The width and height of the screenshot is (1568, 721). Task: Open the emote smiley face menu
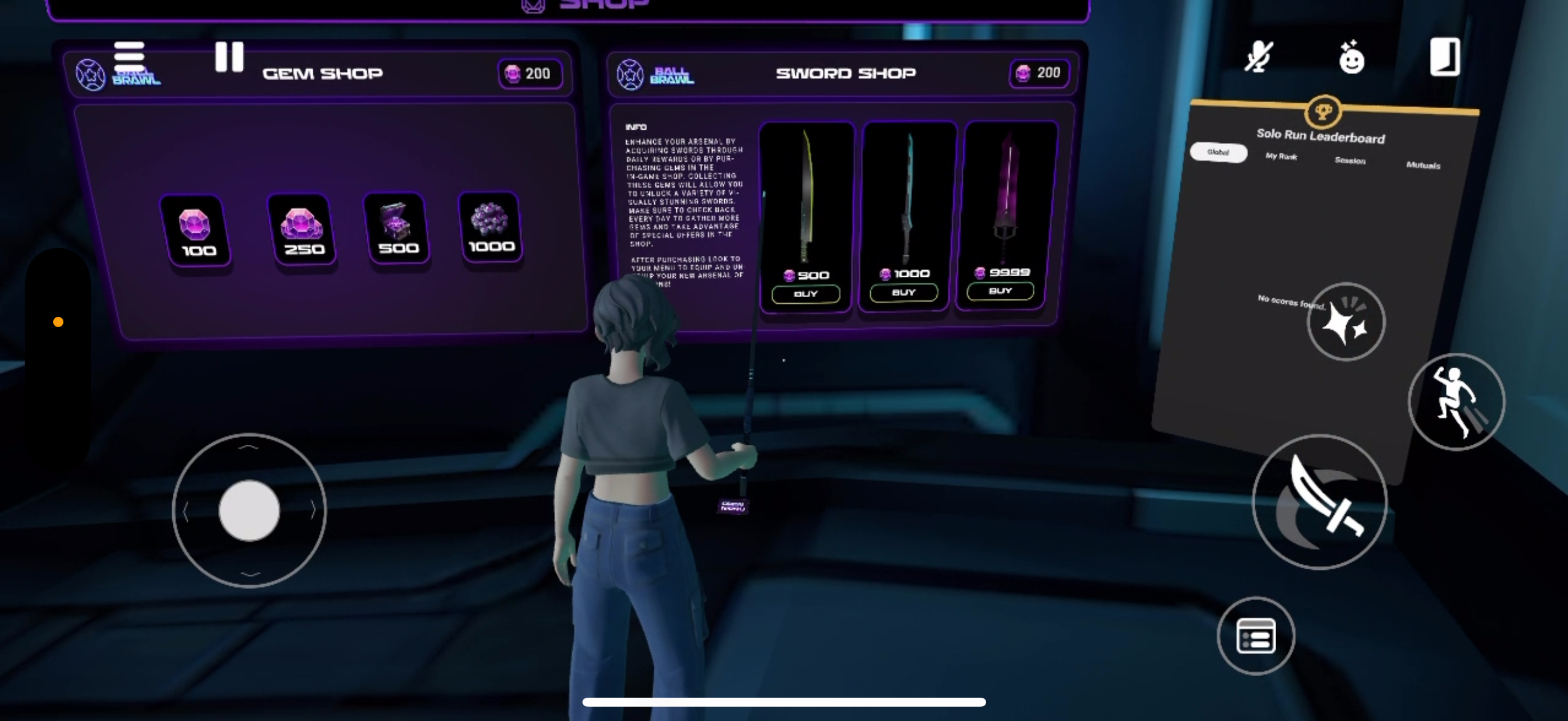1352,58
